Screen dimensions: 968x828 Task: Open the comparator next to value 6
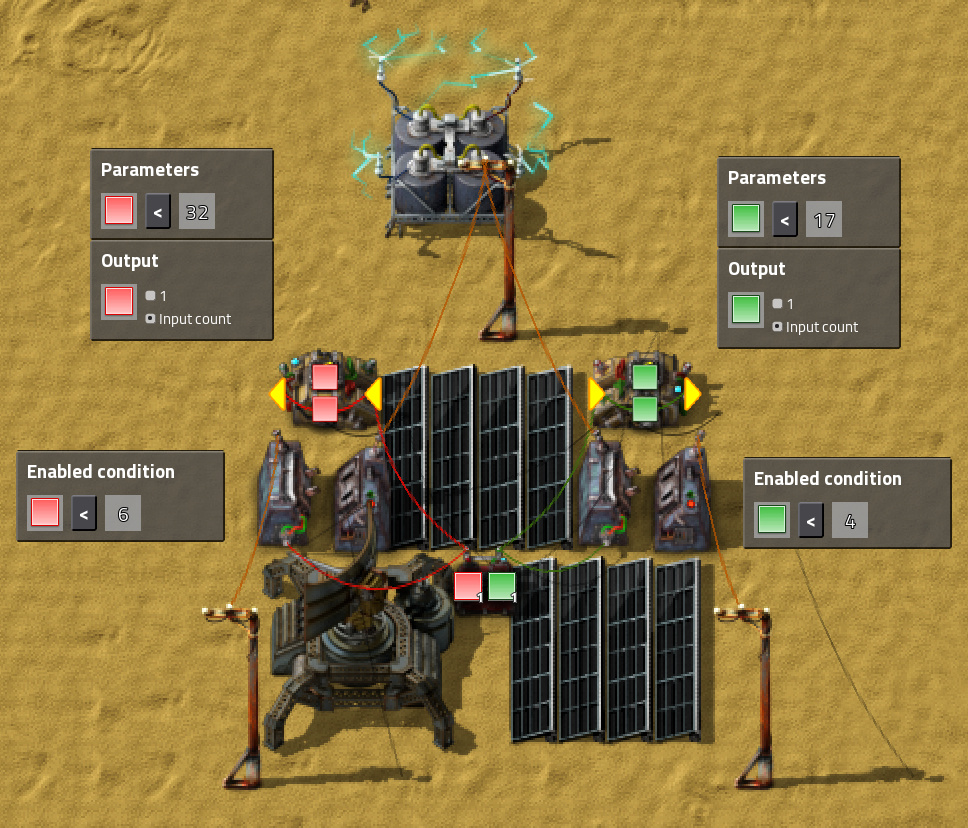[84, 513]
